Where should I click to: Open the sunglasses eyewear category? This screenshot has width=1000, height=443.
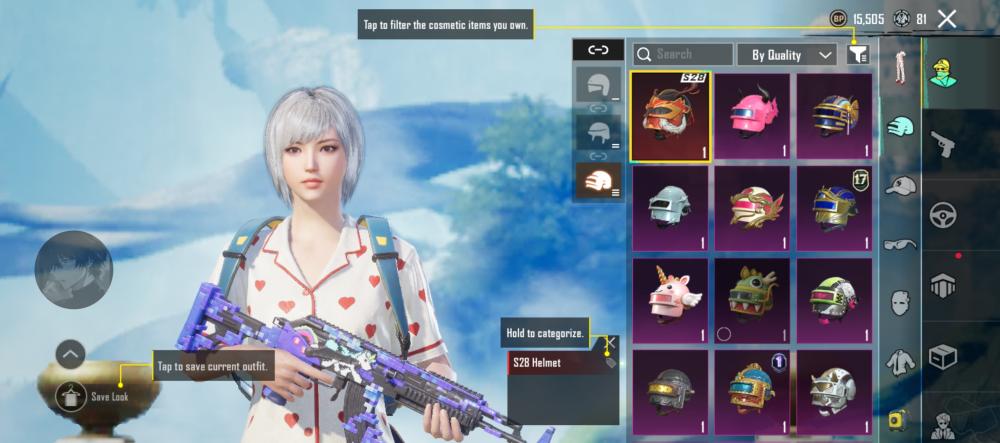point(901,243)
